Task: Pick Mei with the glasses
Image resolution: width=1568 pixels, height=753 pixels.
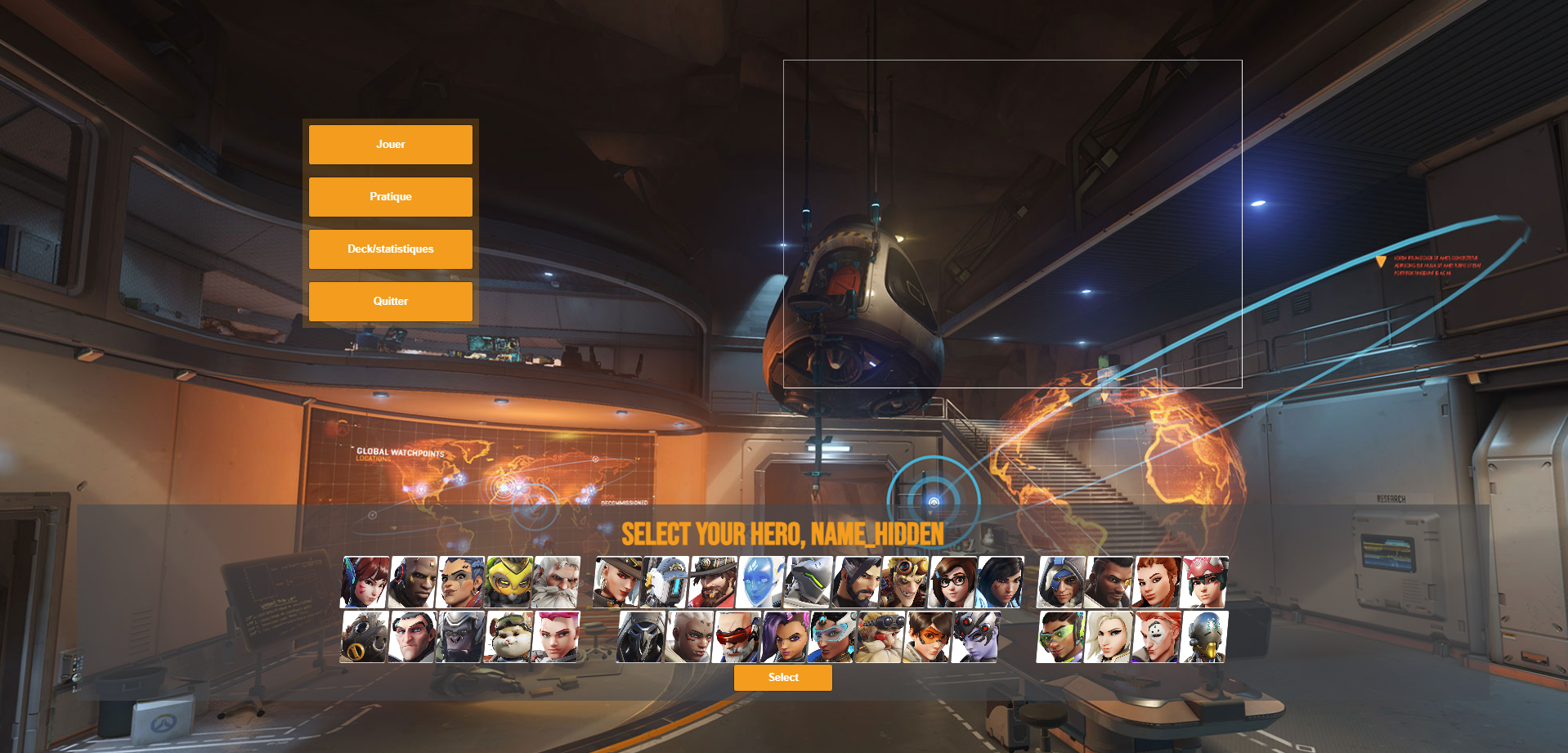Action: click(x=952, y=582)
